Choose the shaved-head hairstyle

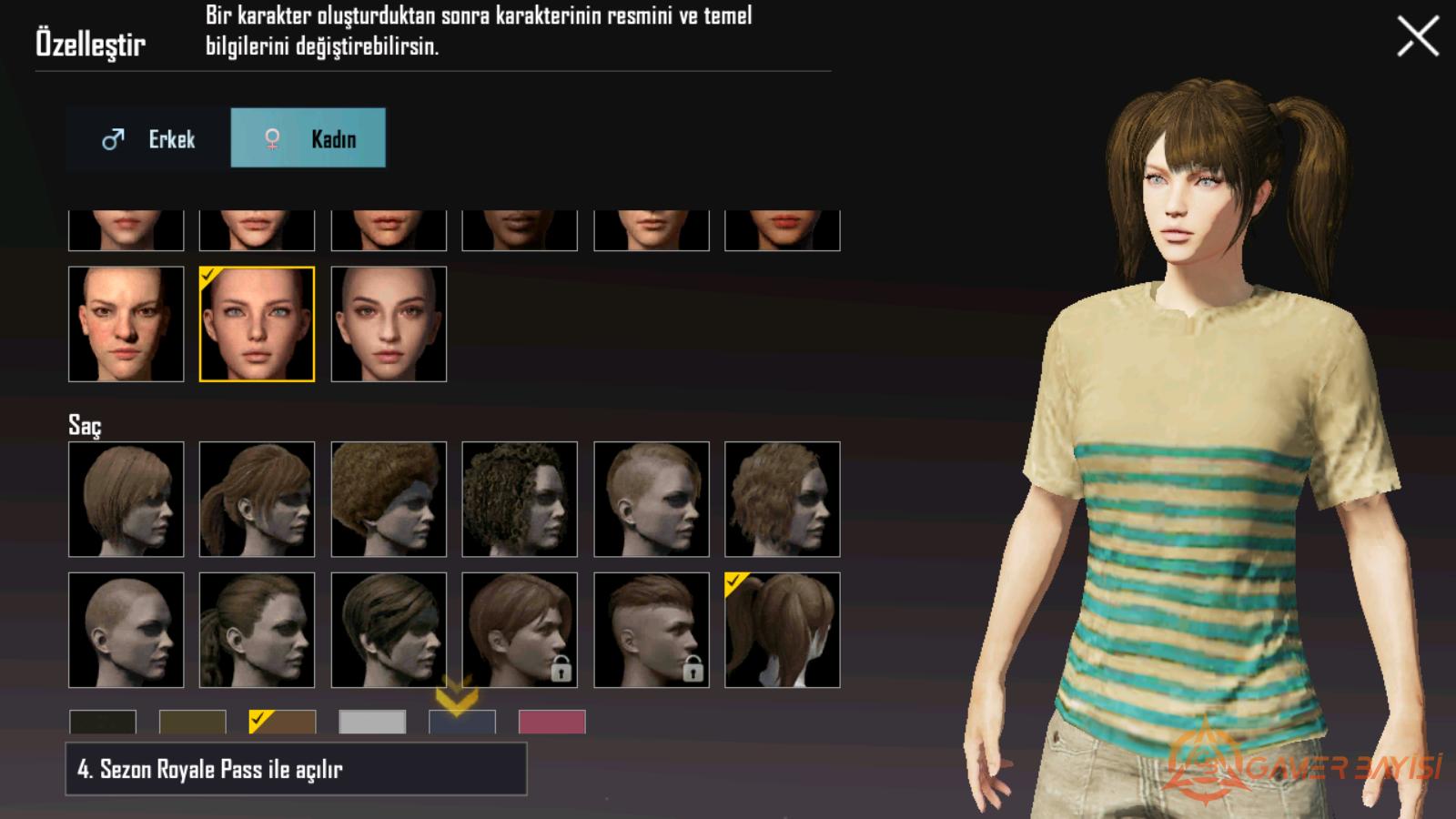126,630
